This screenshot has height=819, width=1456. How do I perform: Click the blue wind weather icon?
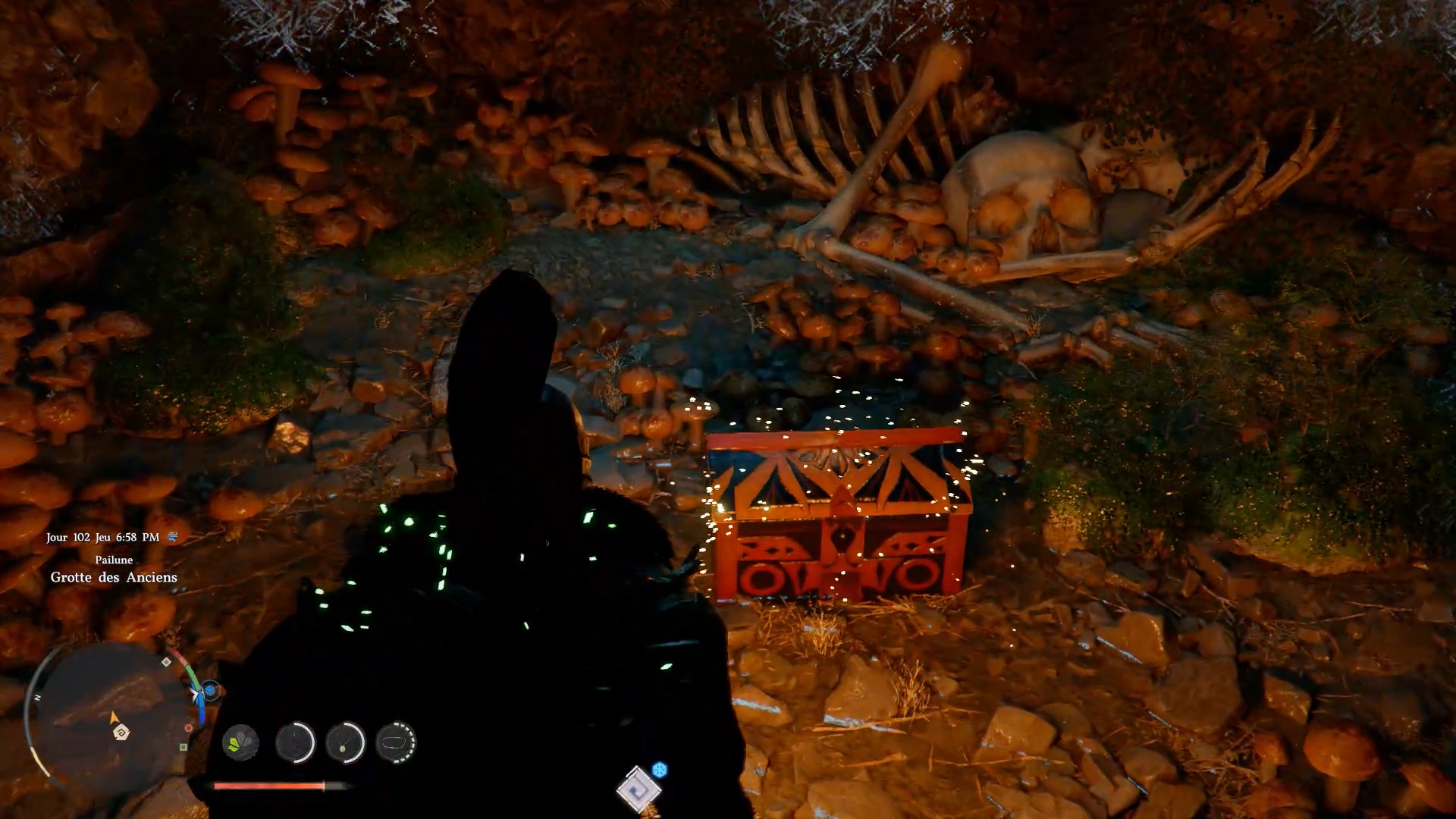173,537
